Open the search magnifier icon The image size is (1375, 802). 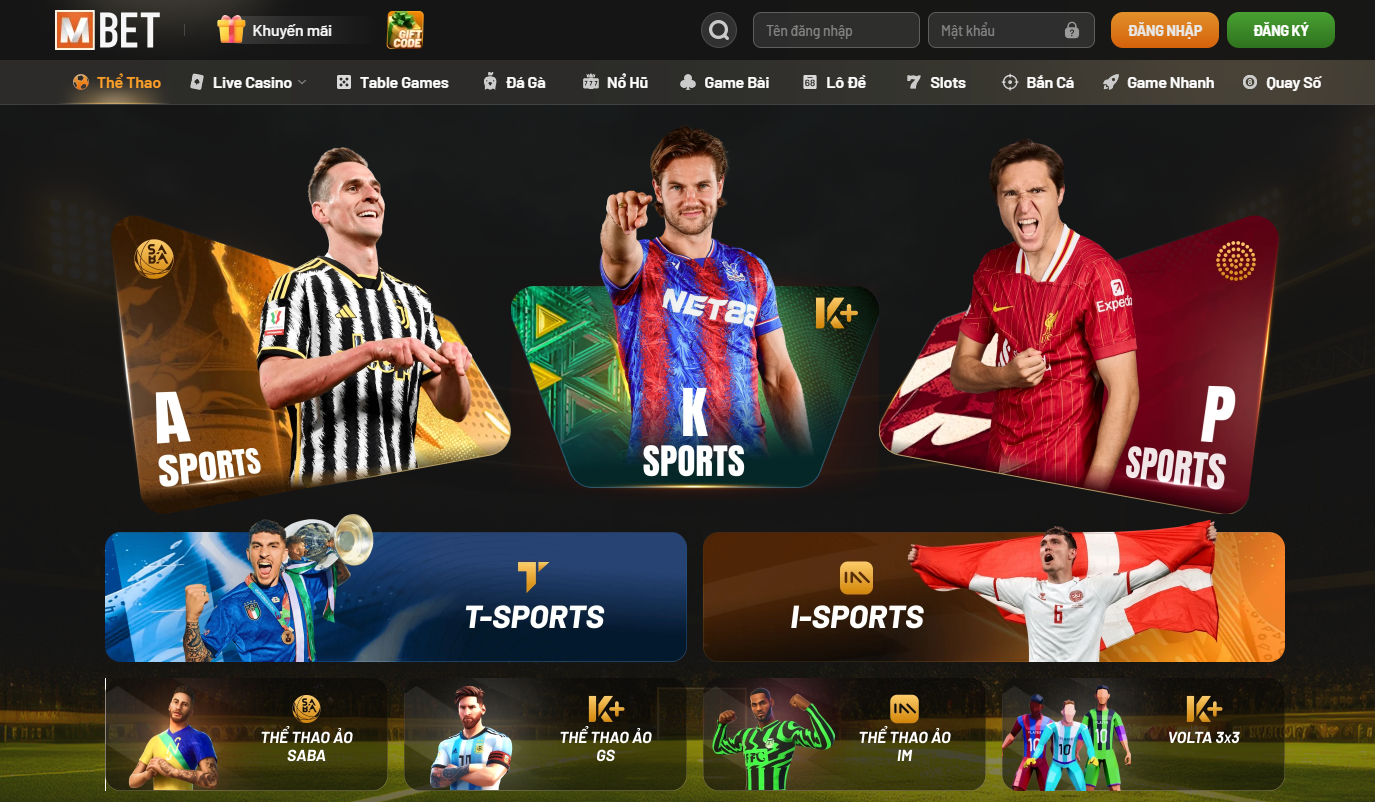coord(718,30)
